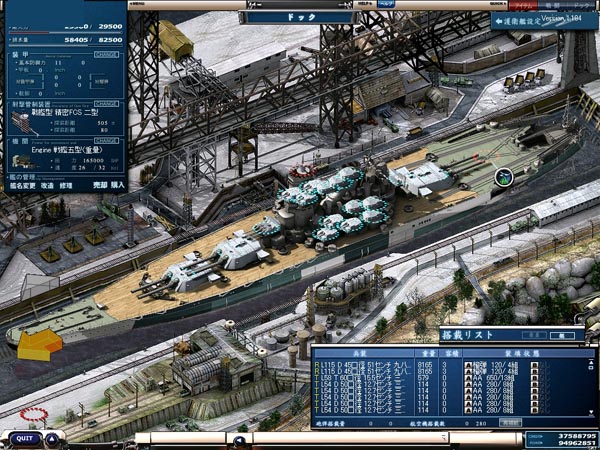
Task: Select 修理 to repair the ship
Action: (x=67, y=185)
